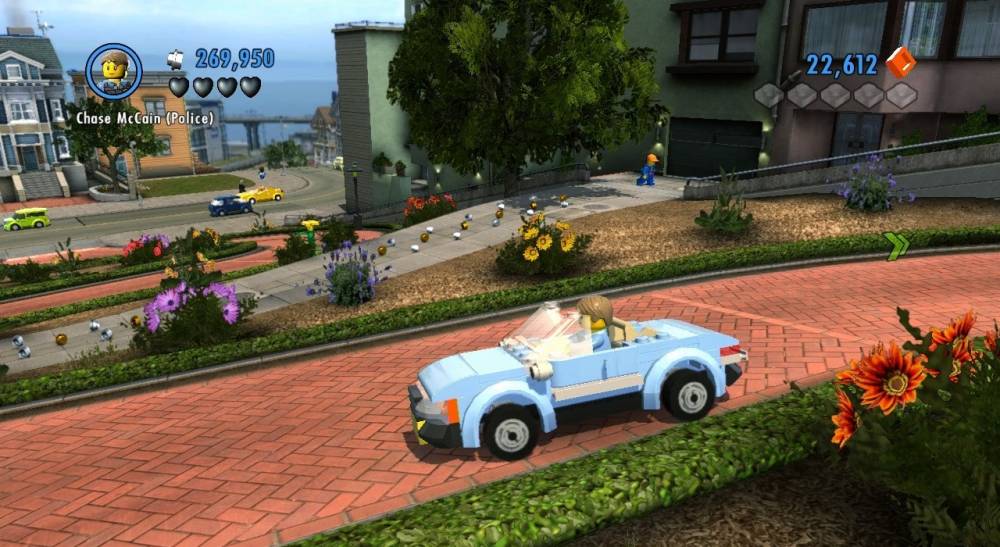Image resolution: width=1000 pixels, height=547 pixels.
Task: Click the silver stud icon beside the stud count
Action: coord(177,58)
